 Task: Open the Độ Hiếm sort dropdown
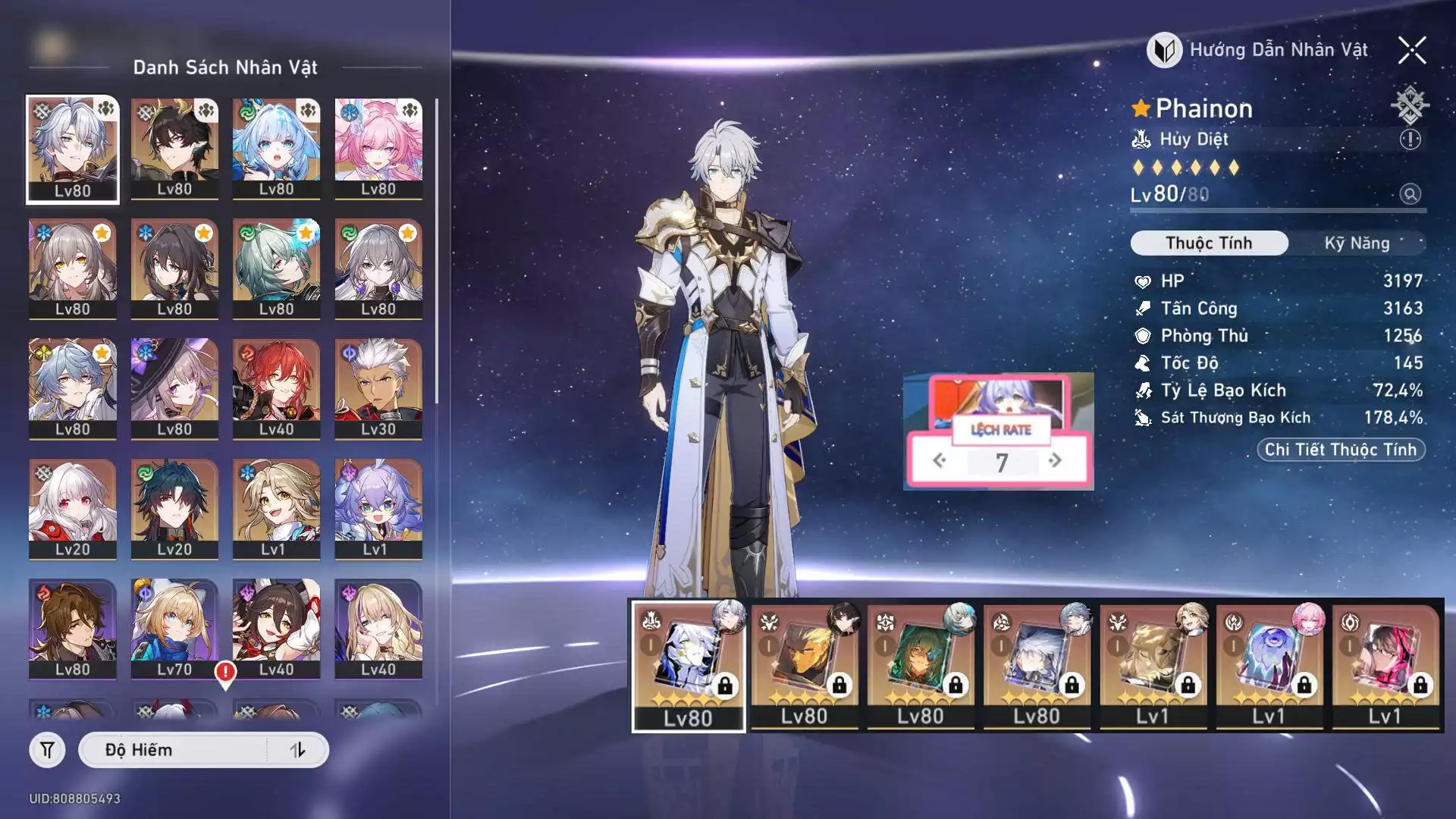point(174,750)
